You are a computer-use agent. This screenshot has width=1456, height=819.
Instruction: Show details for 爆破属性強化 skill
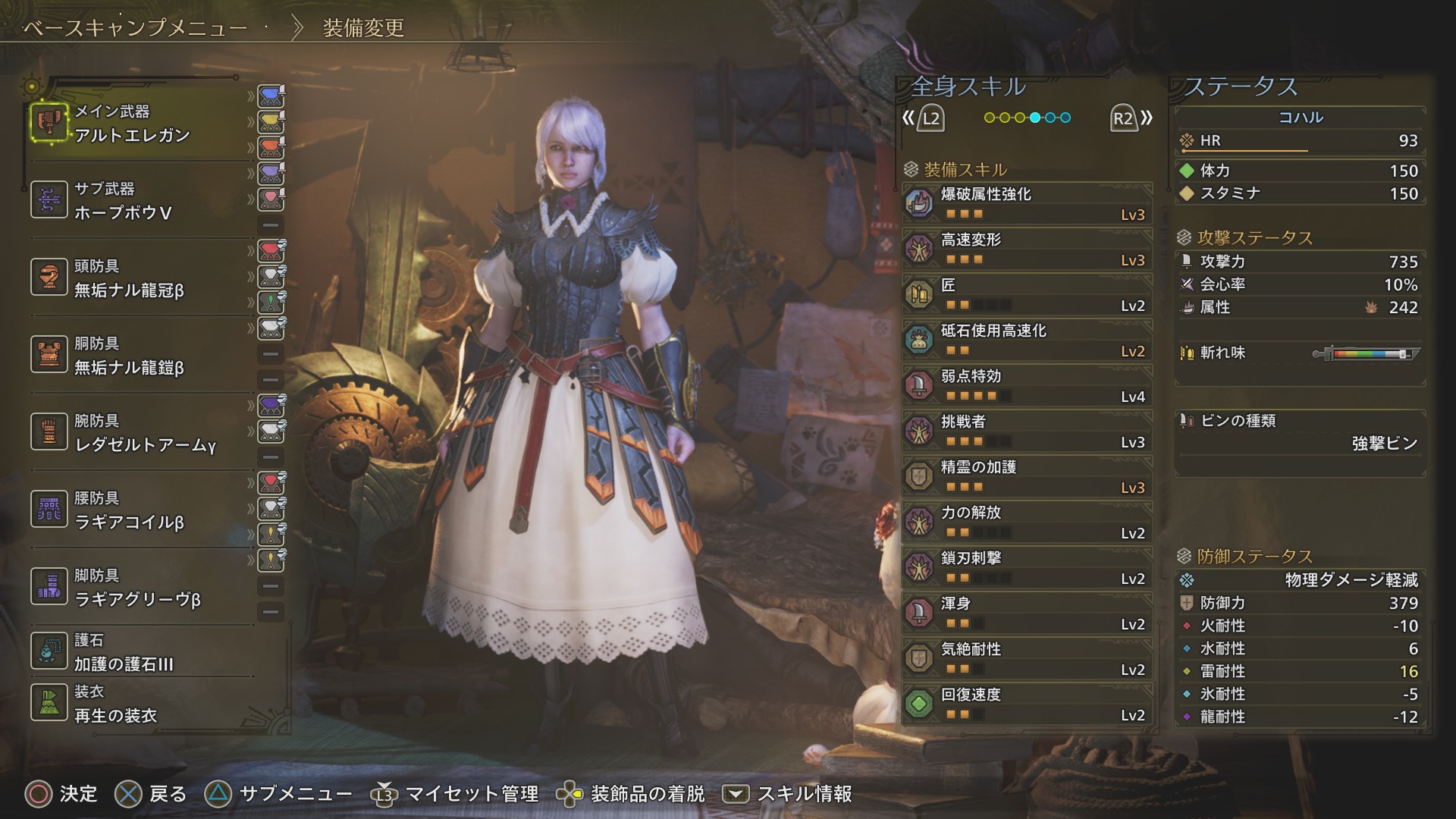1028,203
